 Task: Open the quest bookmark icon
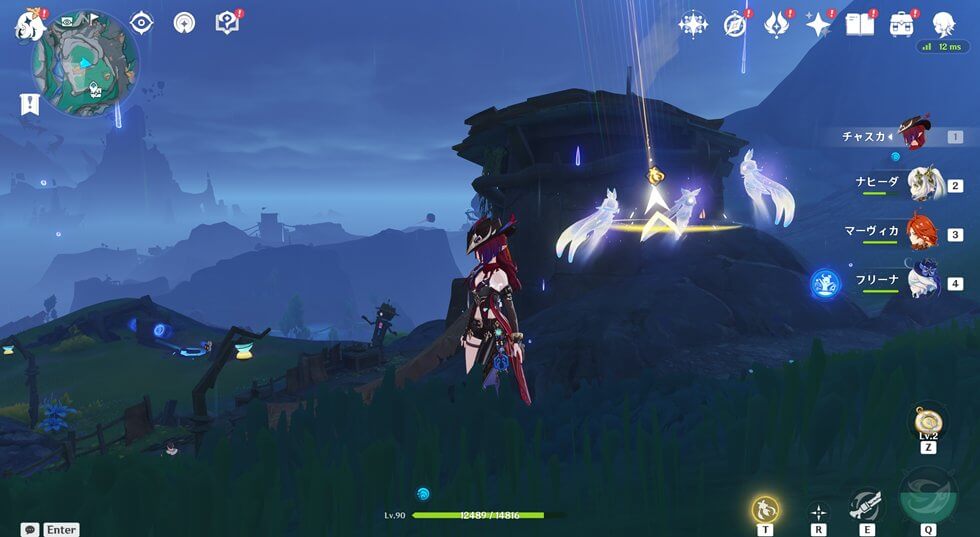pos(29,103)
